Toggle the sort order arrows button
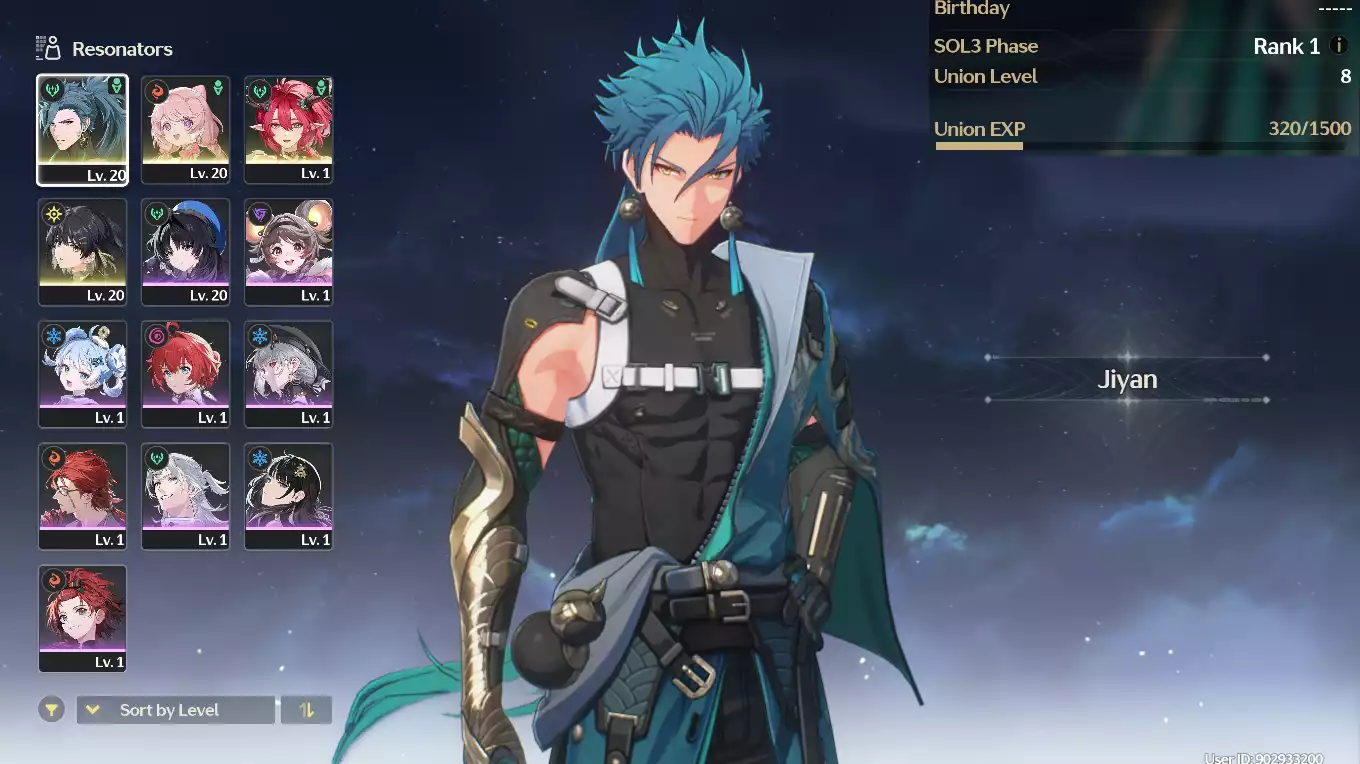This screenshot has height=764, width=1360. tap(306, 710)
